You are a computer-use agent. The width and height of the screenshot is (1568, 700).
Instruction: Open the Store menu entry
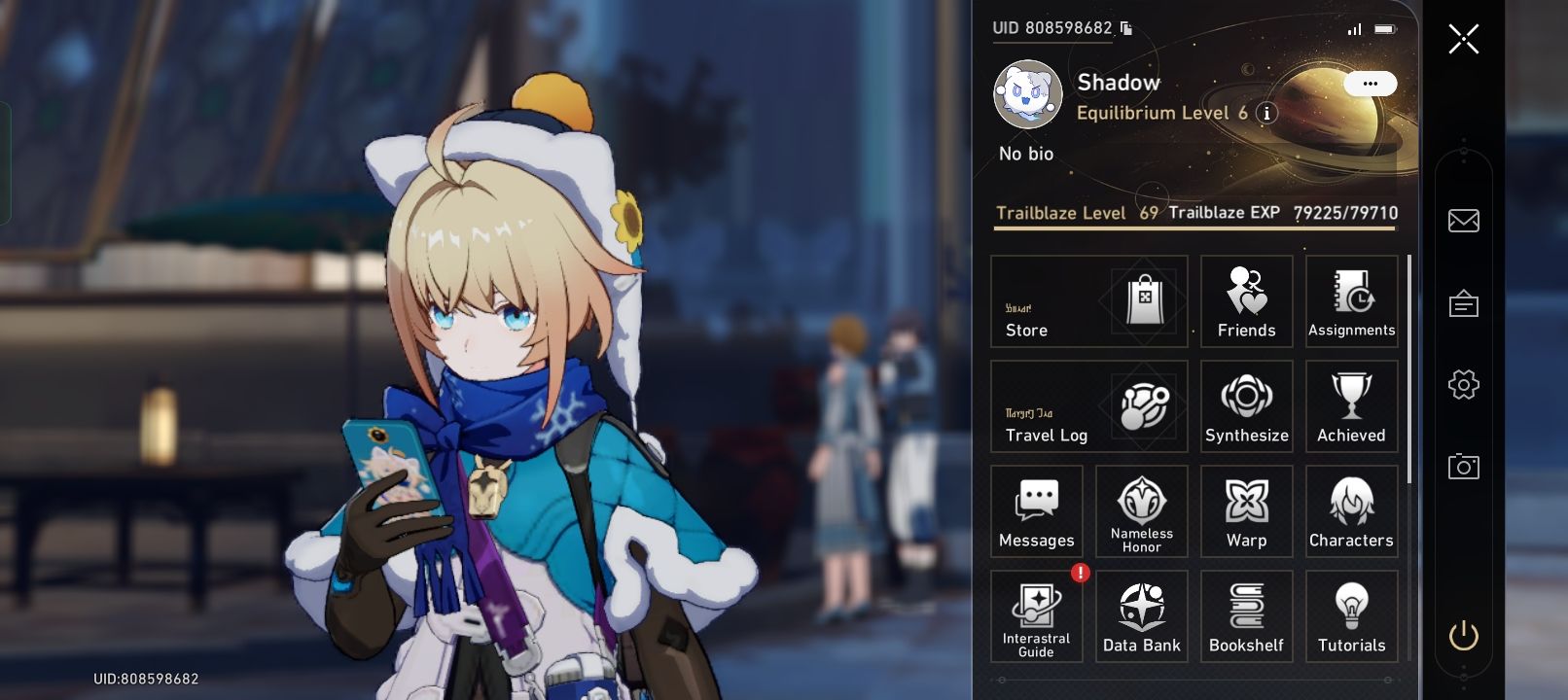coord(1088,301)
